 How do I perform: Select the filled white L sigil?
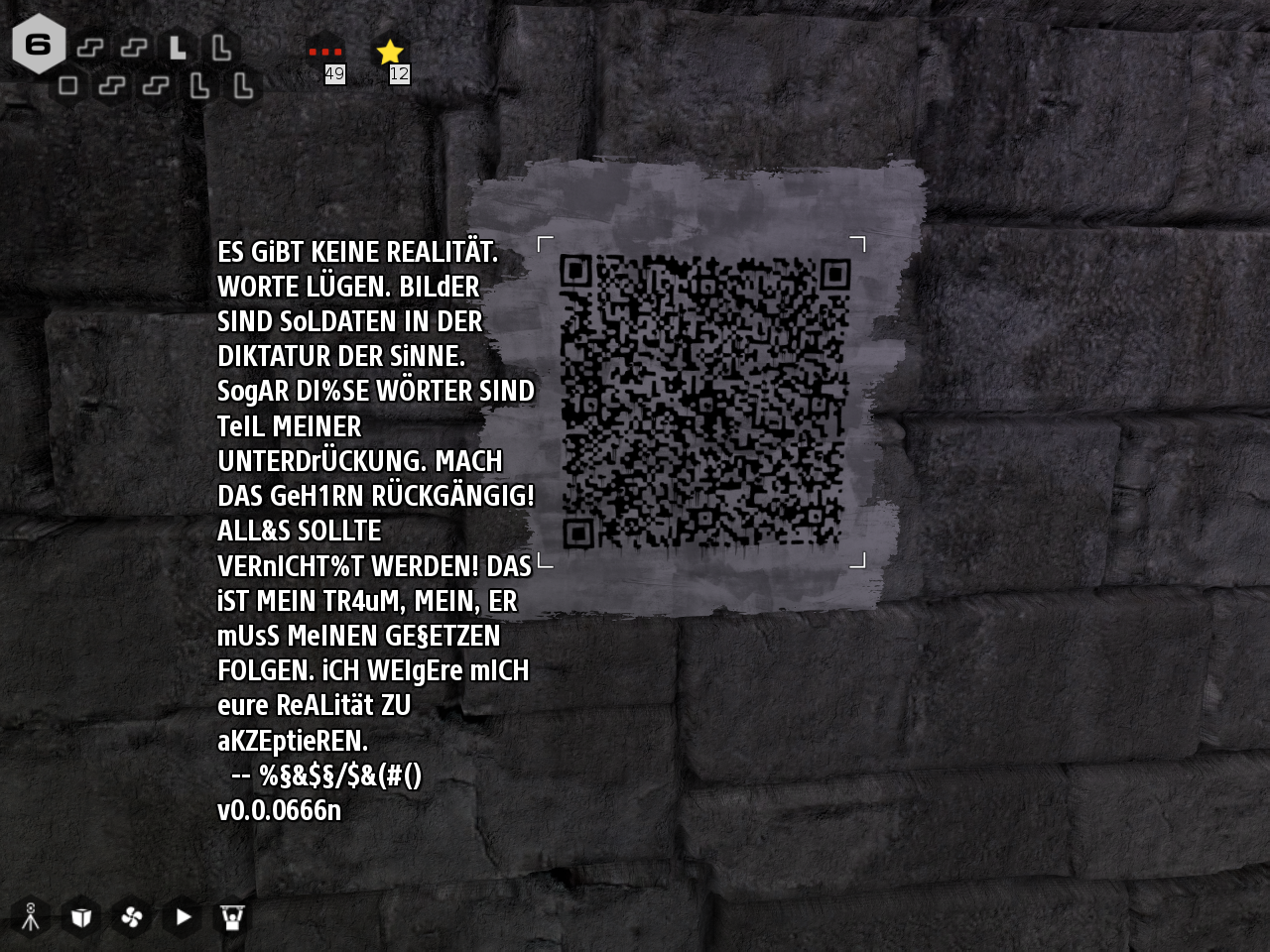tap(178, 47)
